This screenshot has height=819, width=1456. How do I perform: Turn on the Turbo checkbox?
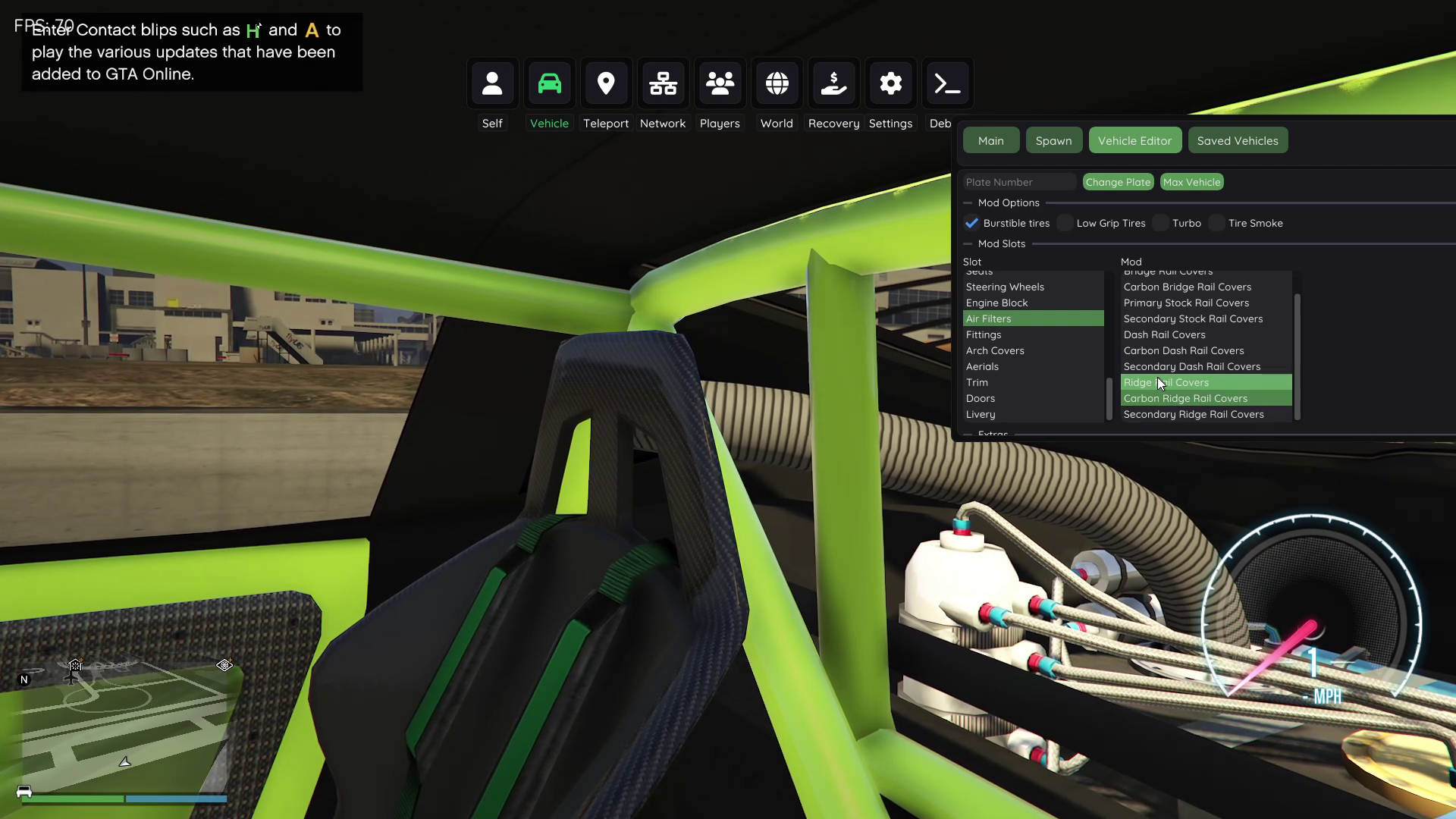(x=1161, y=223)
